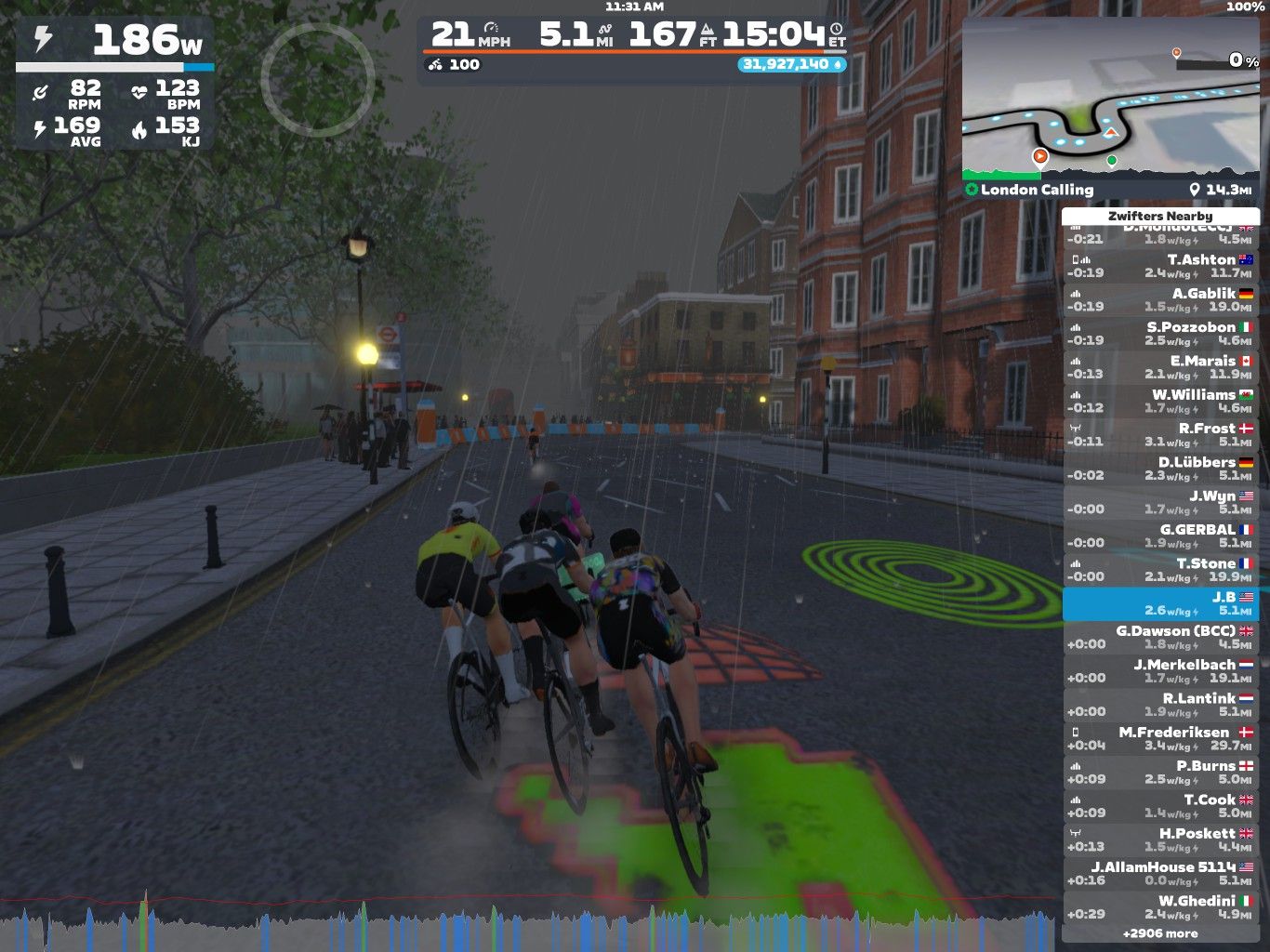Choose D.Lübbers in Zwifters Nearby
The height and width of the screenshot is (952, 1270).
coord(1160,469)
